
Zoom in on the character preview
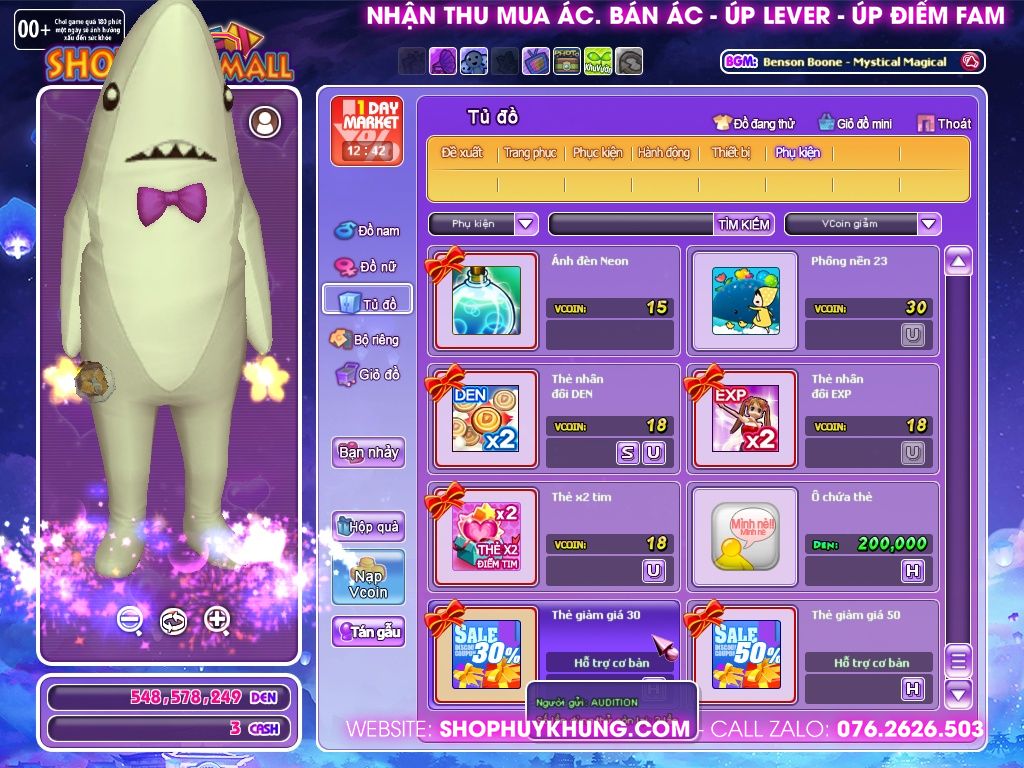pos(217,620)
